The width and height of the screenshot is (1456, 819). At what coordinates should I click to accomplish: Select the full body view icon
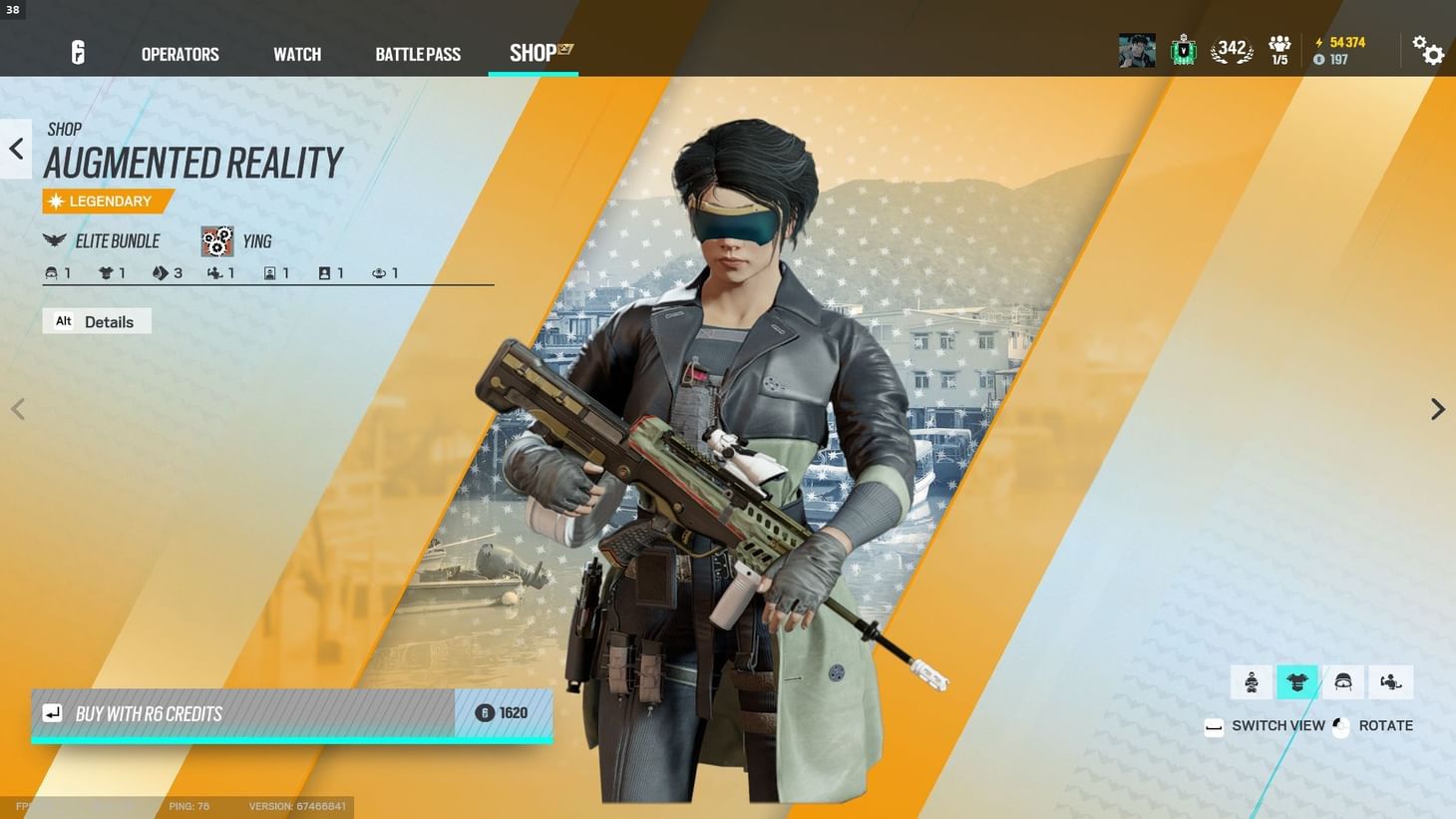[x=1252, y=681]
